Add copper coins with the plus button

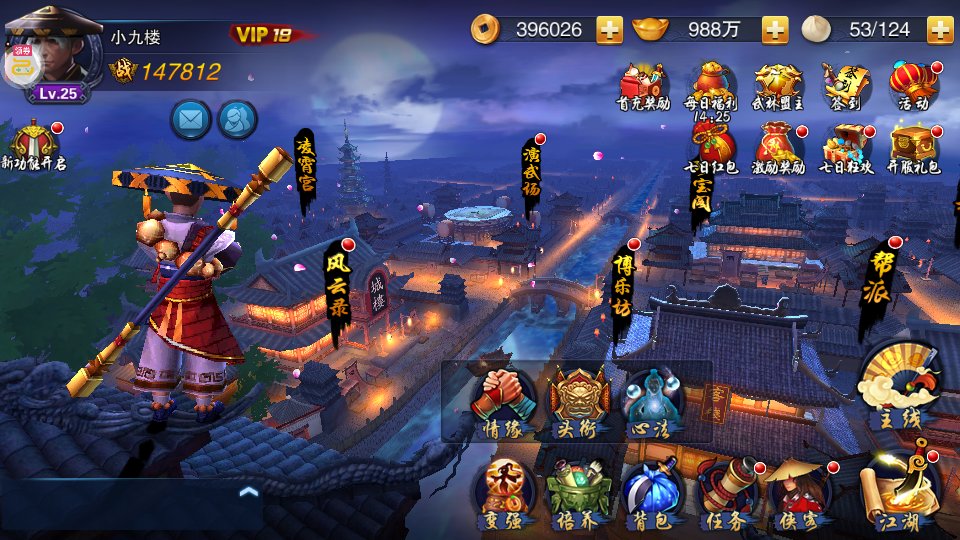tap(609, 30)
